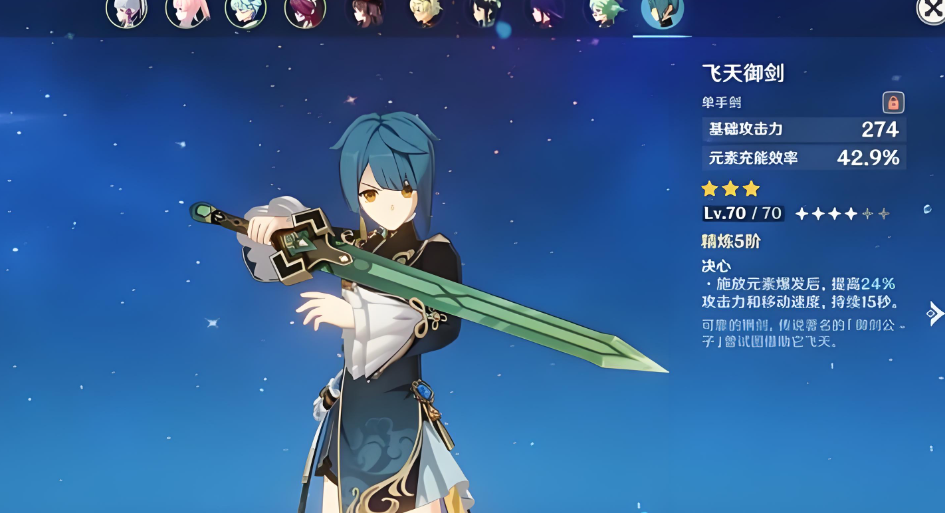The width and height of the screenshot is (945, 513).
Task: Switch to the brown-haired character portrait
Action: point(365,10)
